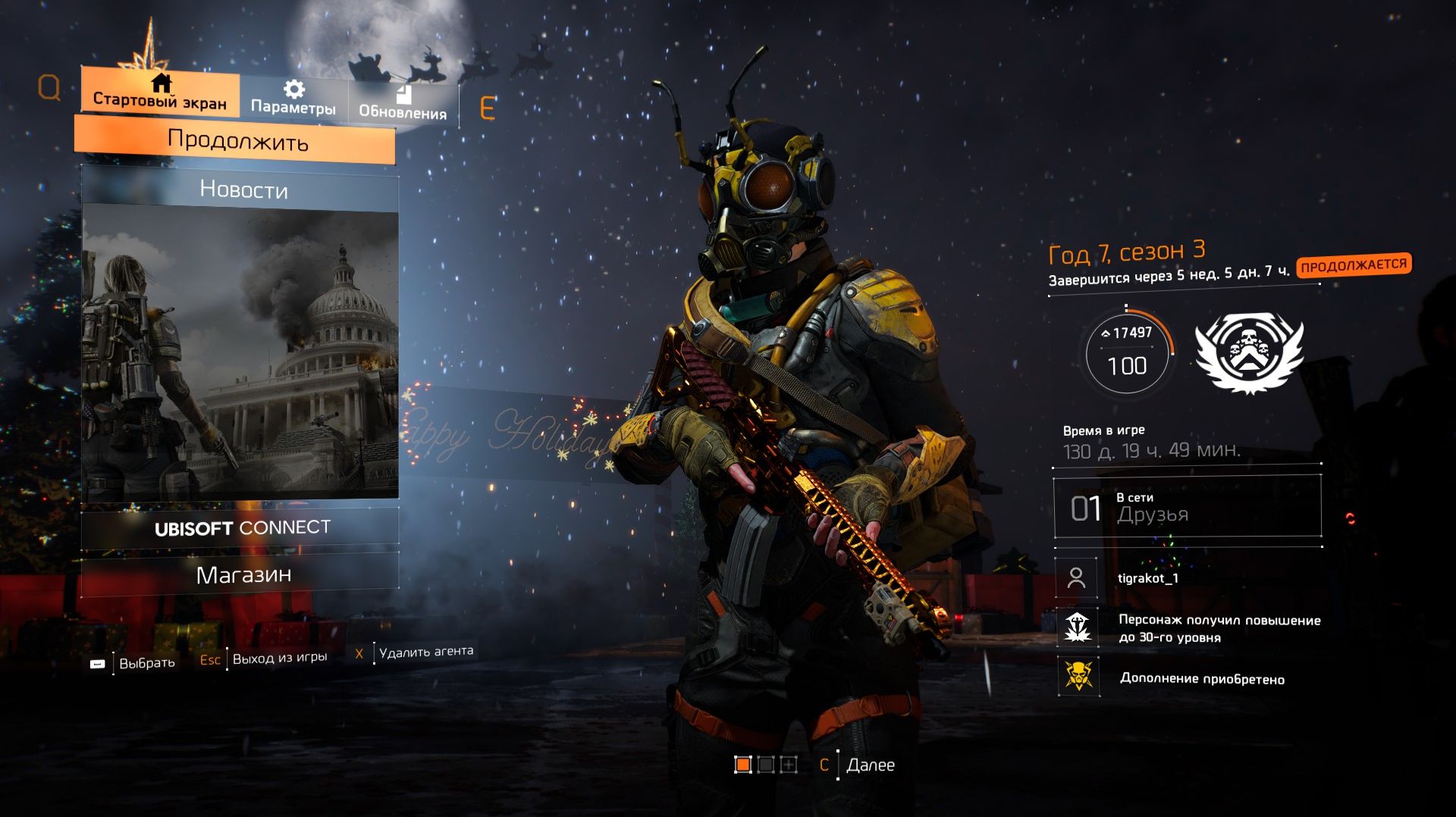Image resolution: width=1456 pixels, height=817 pixels.
Task: Select the Выбрать option
Action: pyautogui.click(x=133, y=663)
